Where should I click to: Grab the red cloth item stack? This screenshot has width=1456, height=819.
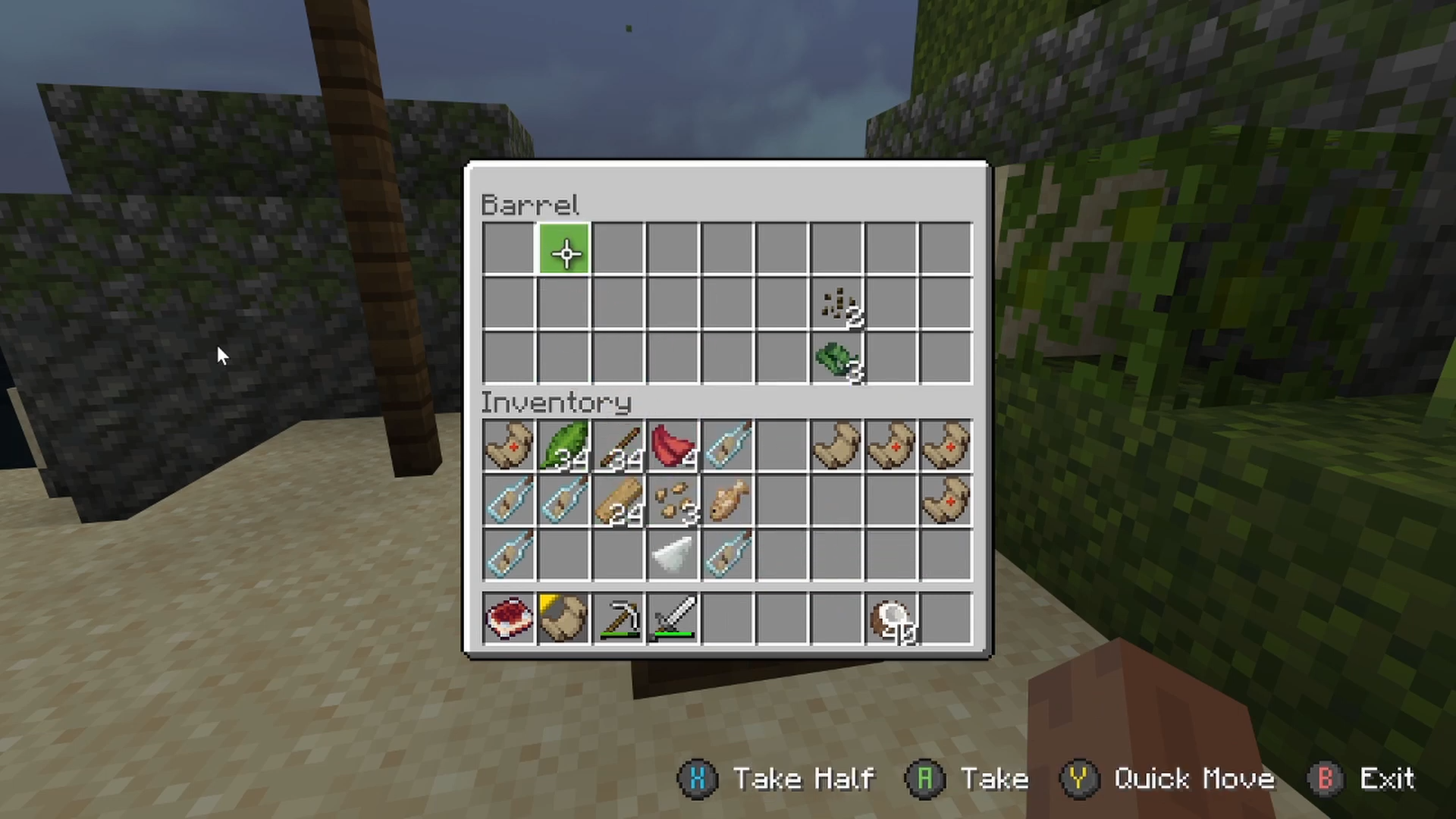tap(673, 446)
